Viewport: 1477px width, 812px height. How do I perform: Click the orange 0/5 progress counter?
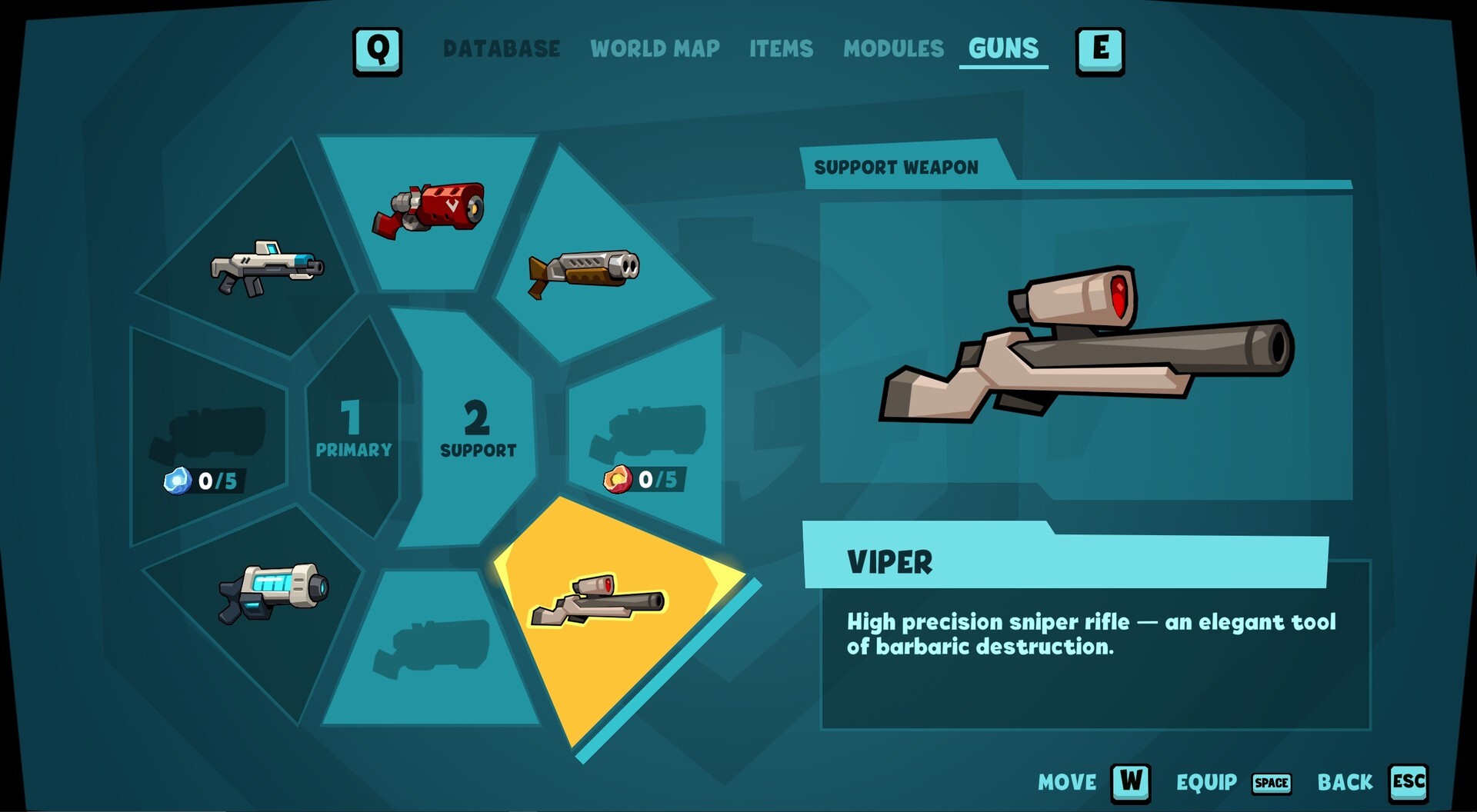(x=646, y=481)
